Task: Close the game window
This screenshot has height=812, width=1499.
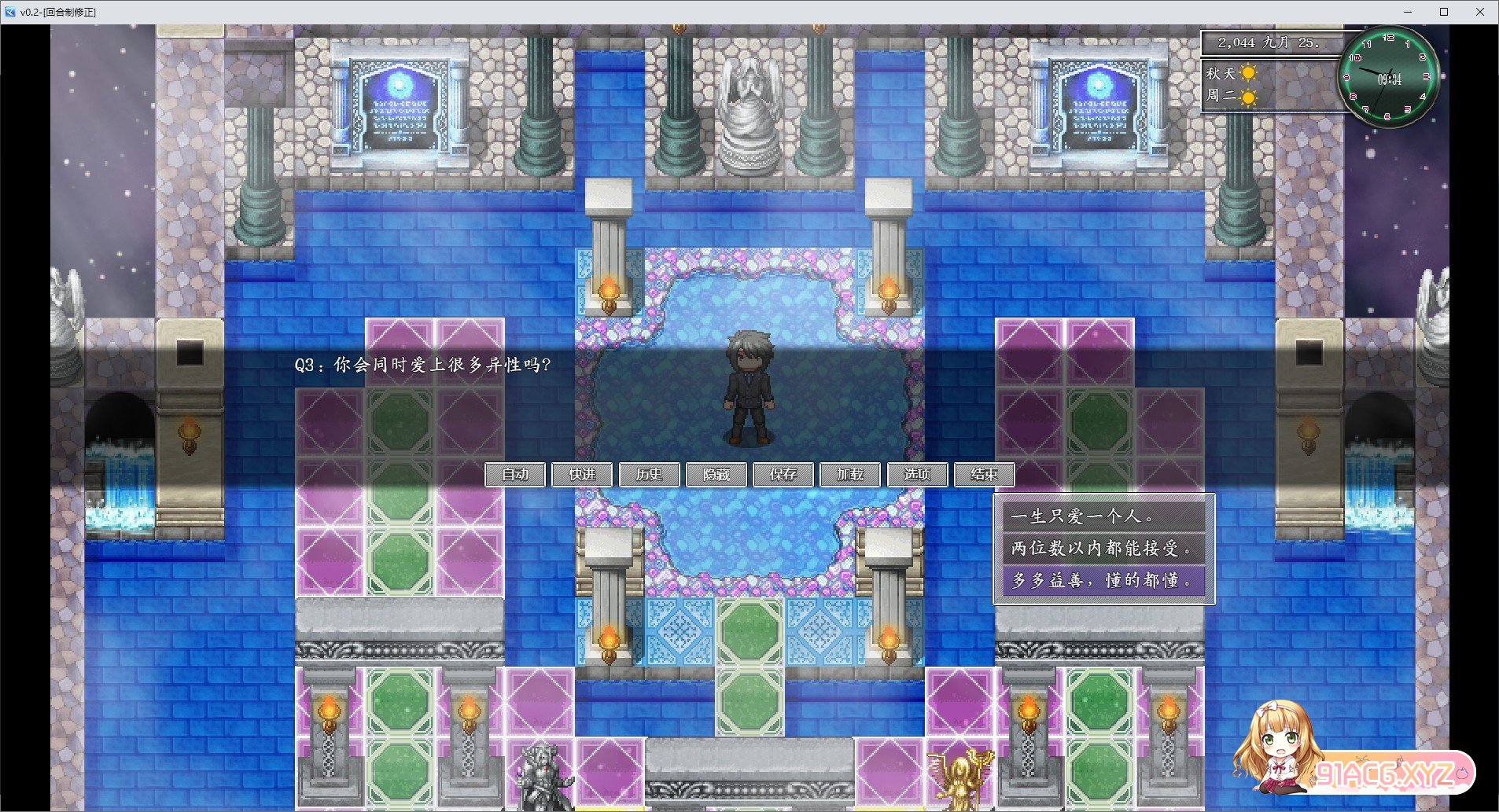Action: pos(1480,12)
